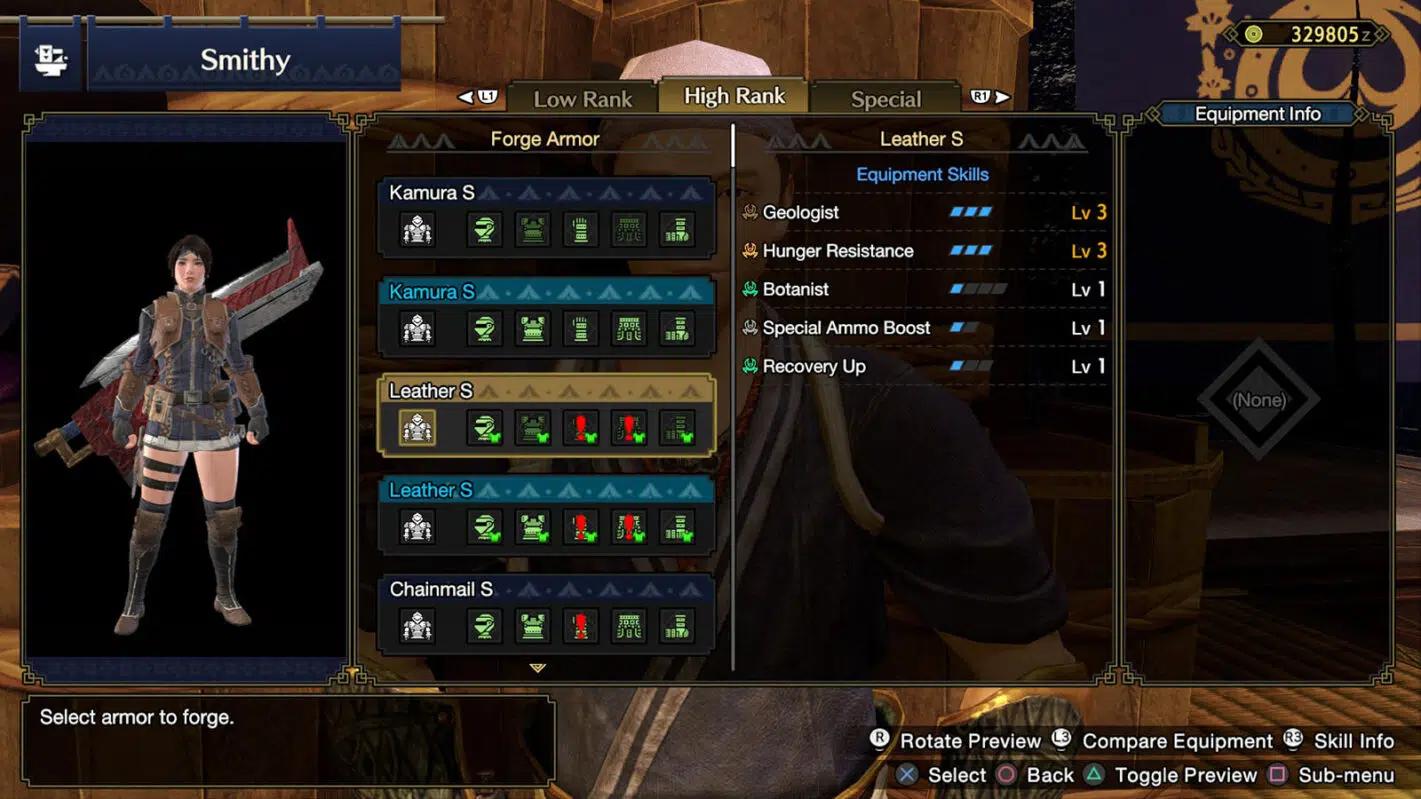Select the High Rank tab

click(x=734, y=96)
